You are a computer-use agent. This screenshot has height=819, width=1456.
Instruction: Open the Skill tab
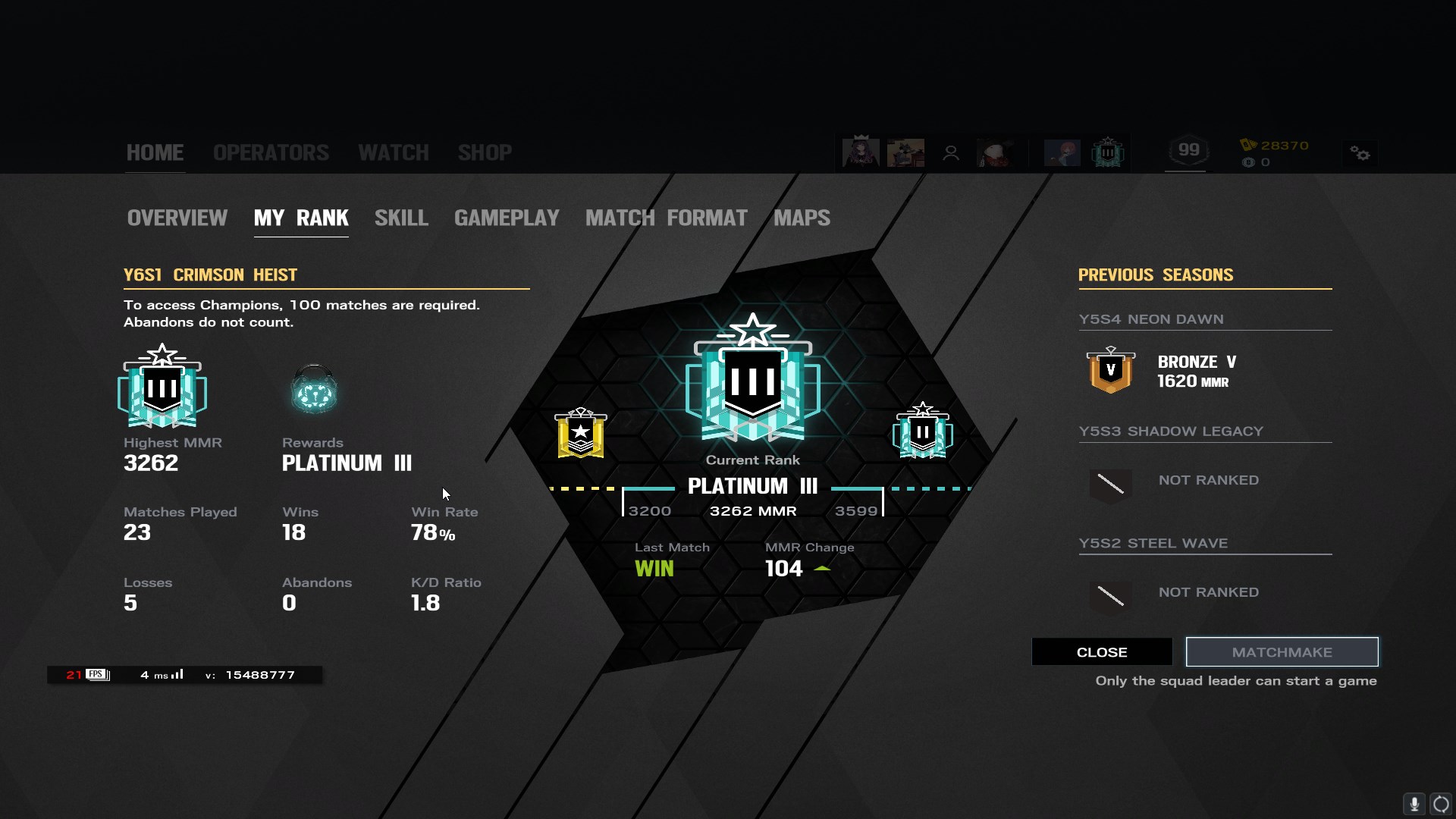pyautogui.click(x=401, y=218)
